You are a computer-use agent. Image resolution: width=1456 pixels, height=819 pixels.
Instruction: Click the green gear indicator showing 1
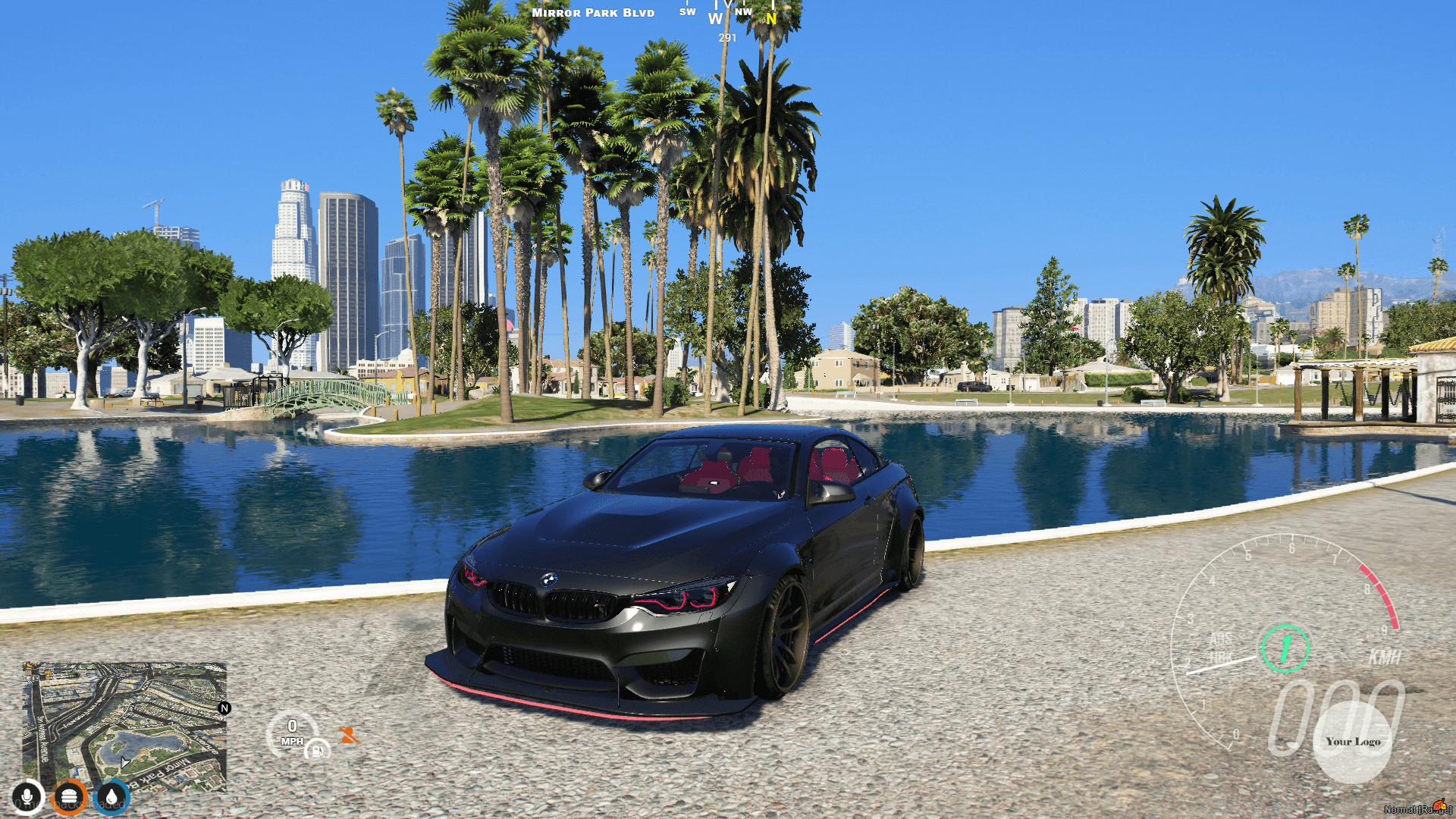click(1286, 647)
